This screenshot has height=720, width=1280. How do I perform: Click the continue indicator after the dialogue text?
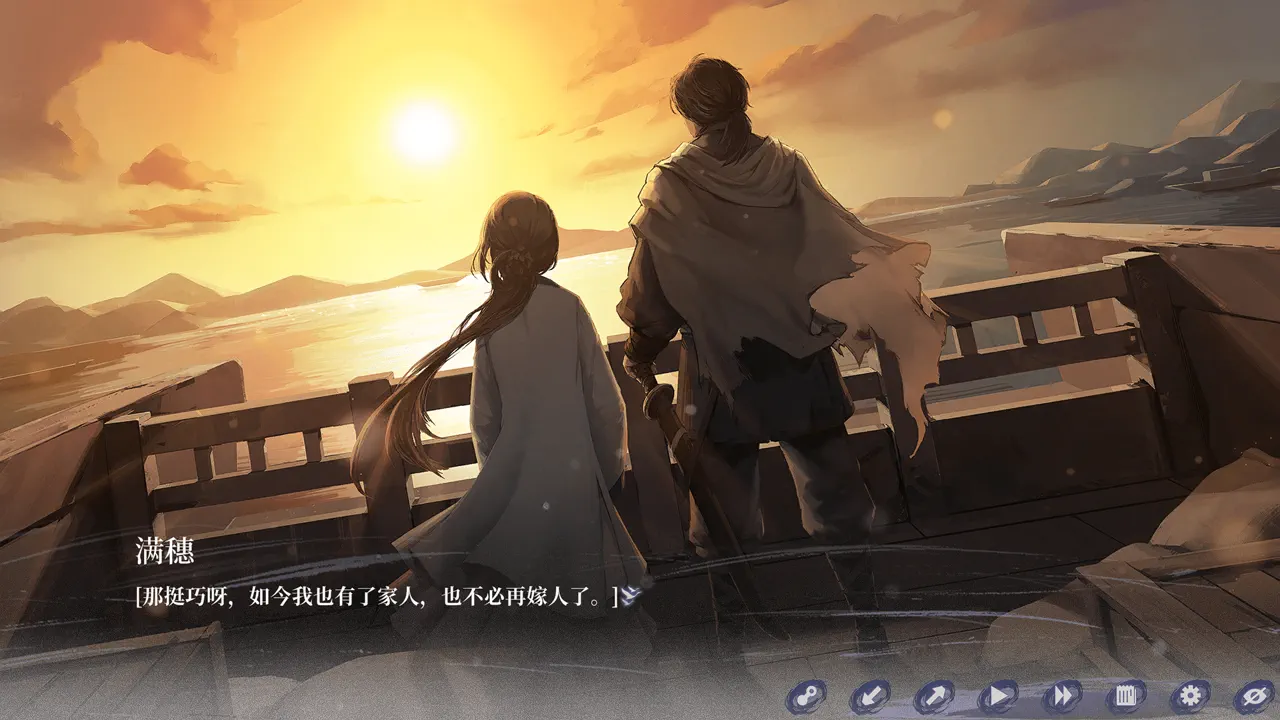point(631,597)
